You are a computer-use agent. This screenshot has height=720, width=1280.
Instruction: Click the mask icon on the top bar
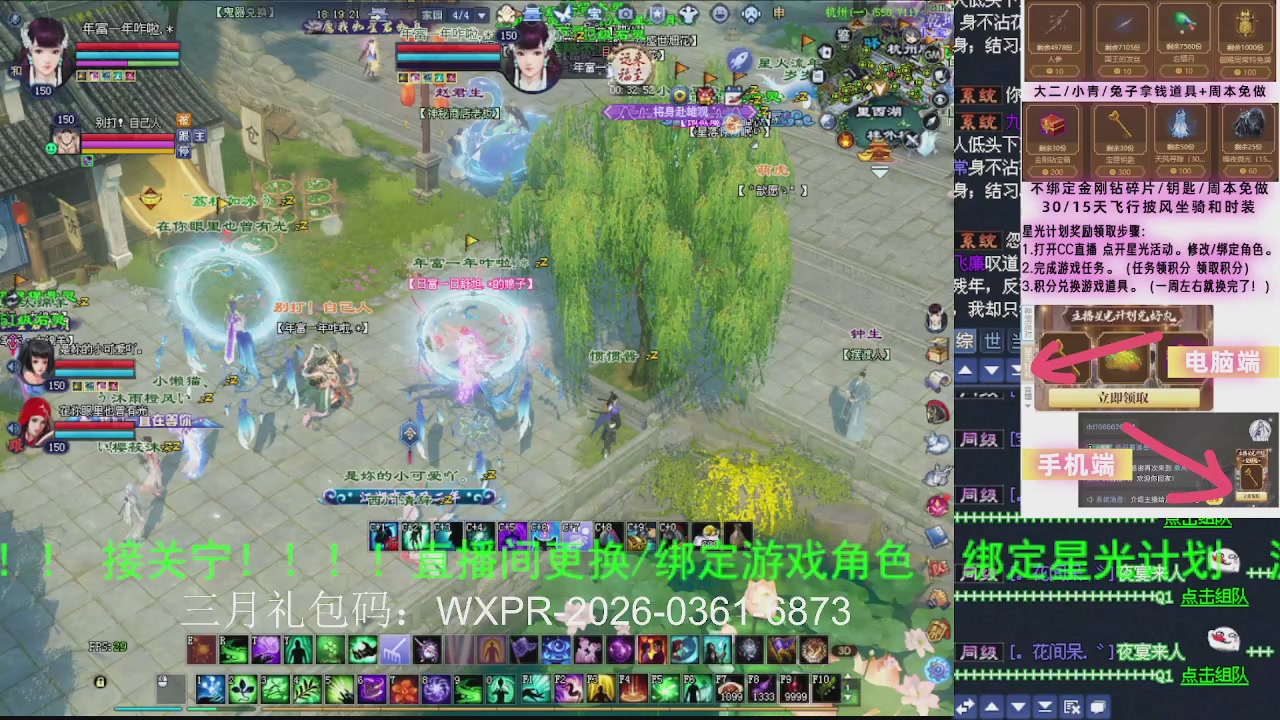coord(752,13)
